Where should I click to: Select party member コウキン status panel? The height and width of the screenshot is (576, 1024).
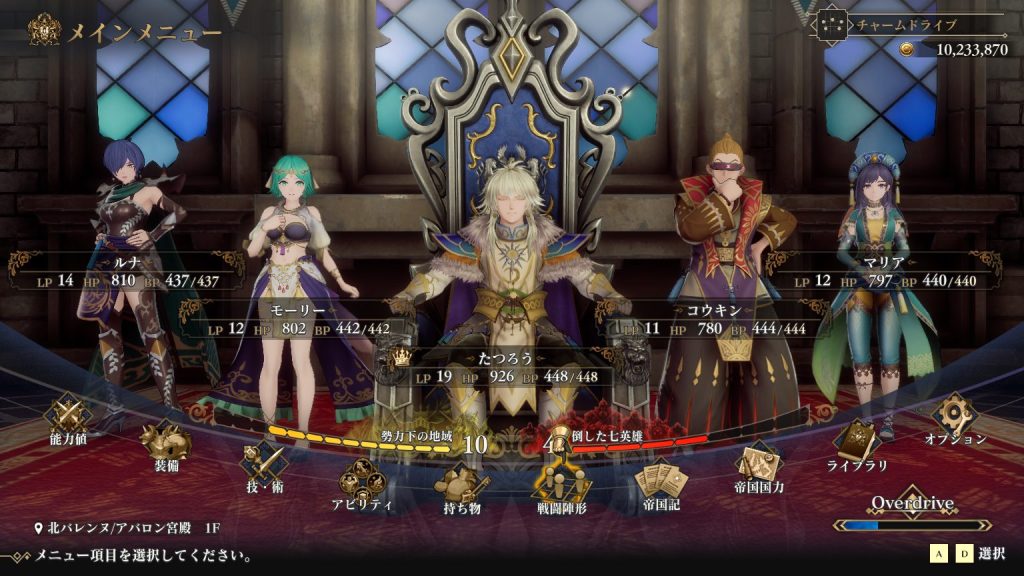(x=711, y=319)
